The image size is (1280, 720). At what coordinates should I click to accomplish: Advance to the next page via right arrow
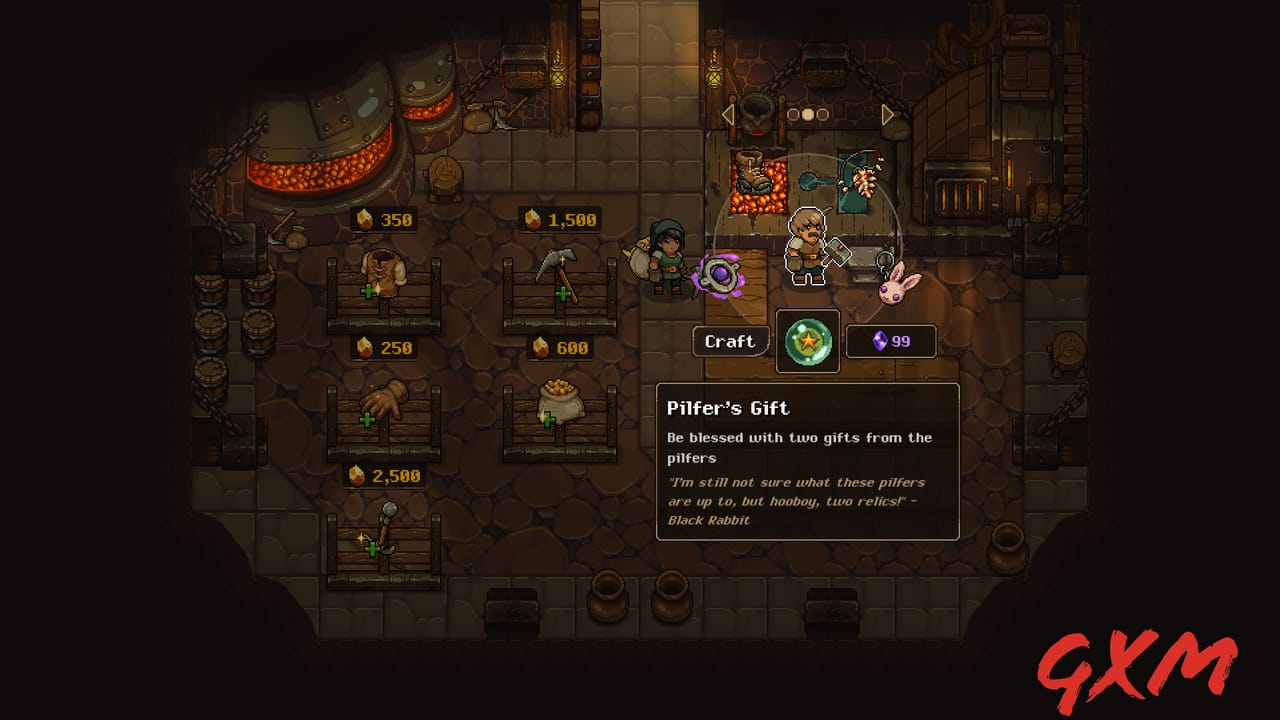point(888,113)
